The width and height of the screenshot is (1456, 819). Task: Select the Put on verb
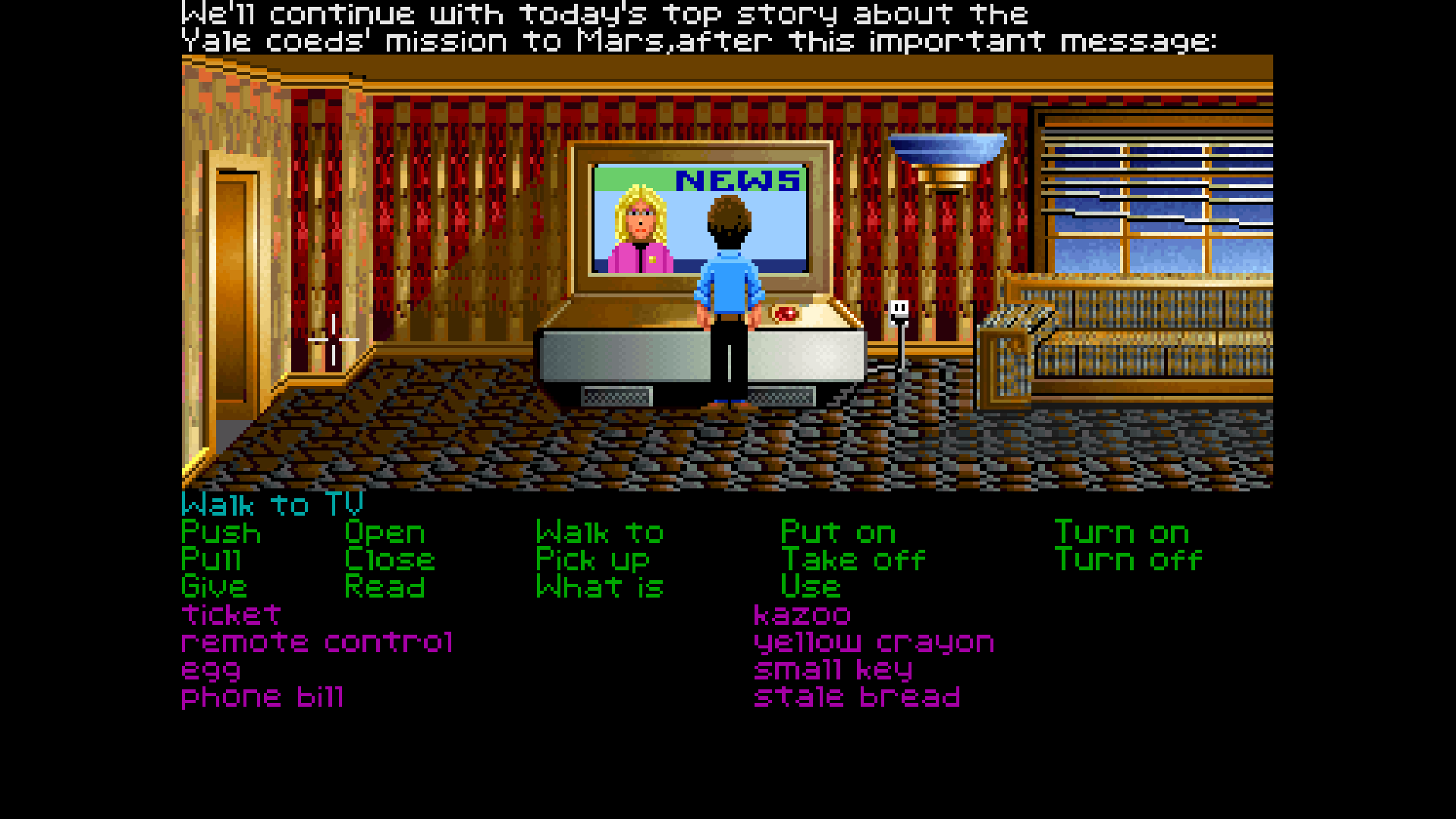tap(838, 532)
